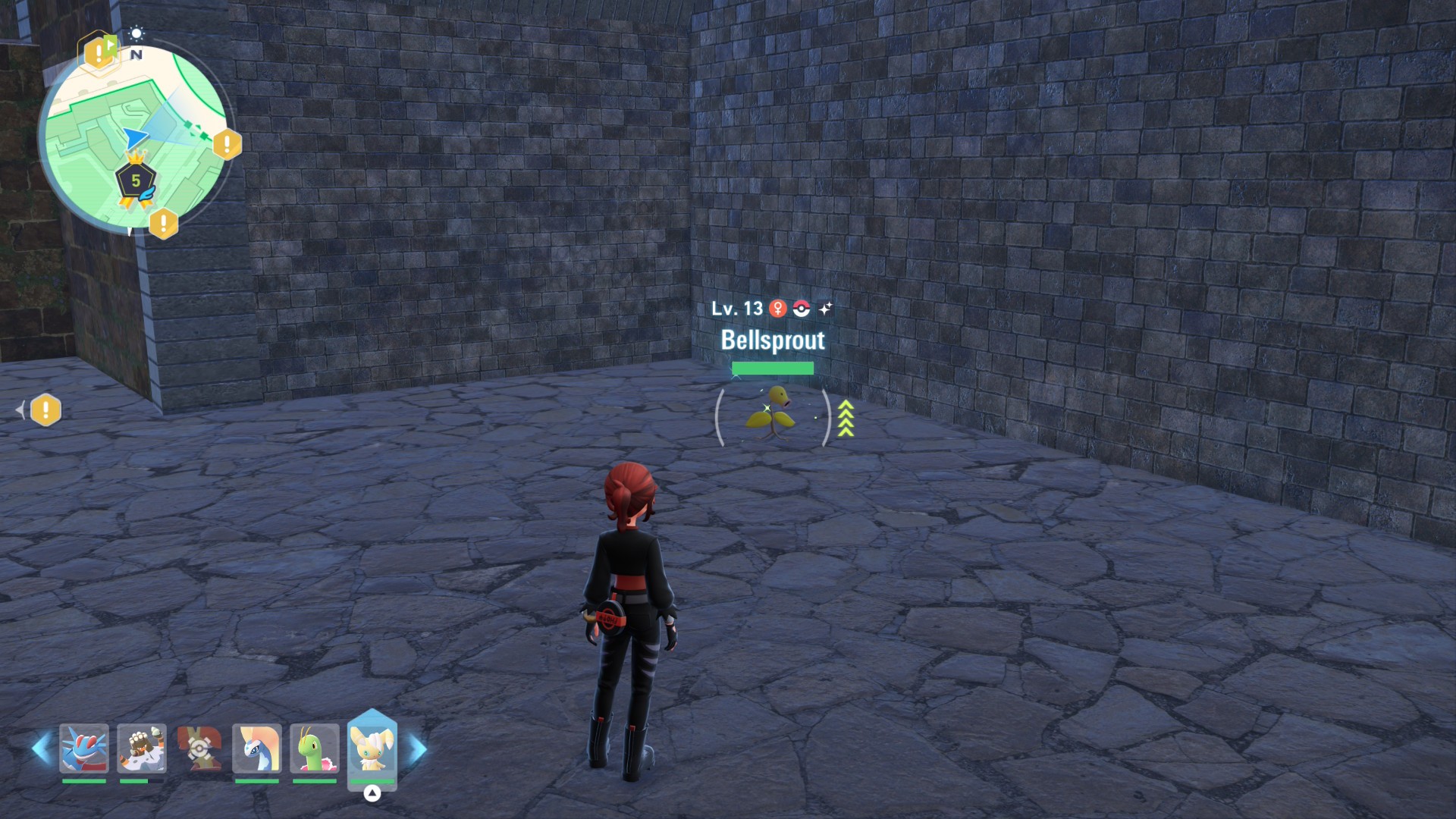Select quest marker beside the dashed green line
Image resolution: width=1456 pixels, height=819 pixels.
point(227,144)
